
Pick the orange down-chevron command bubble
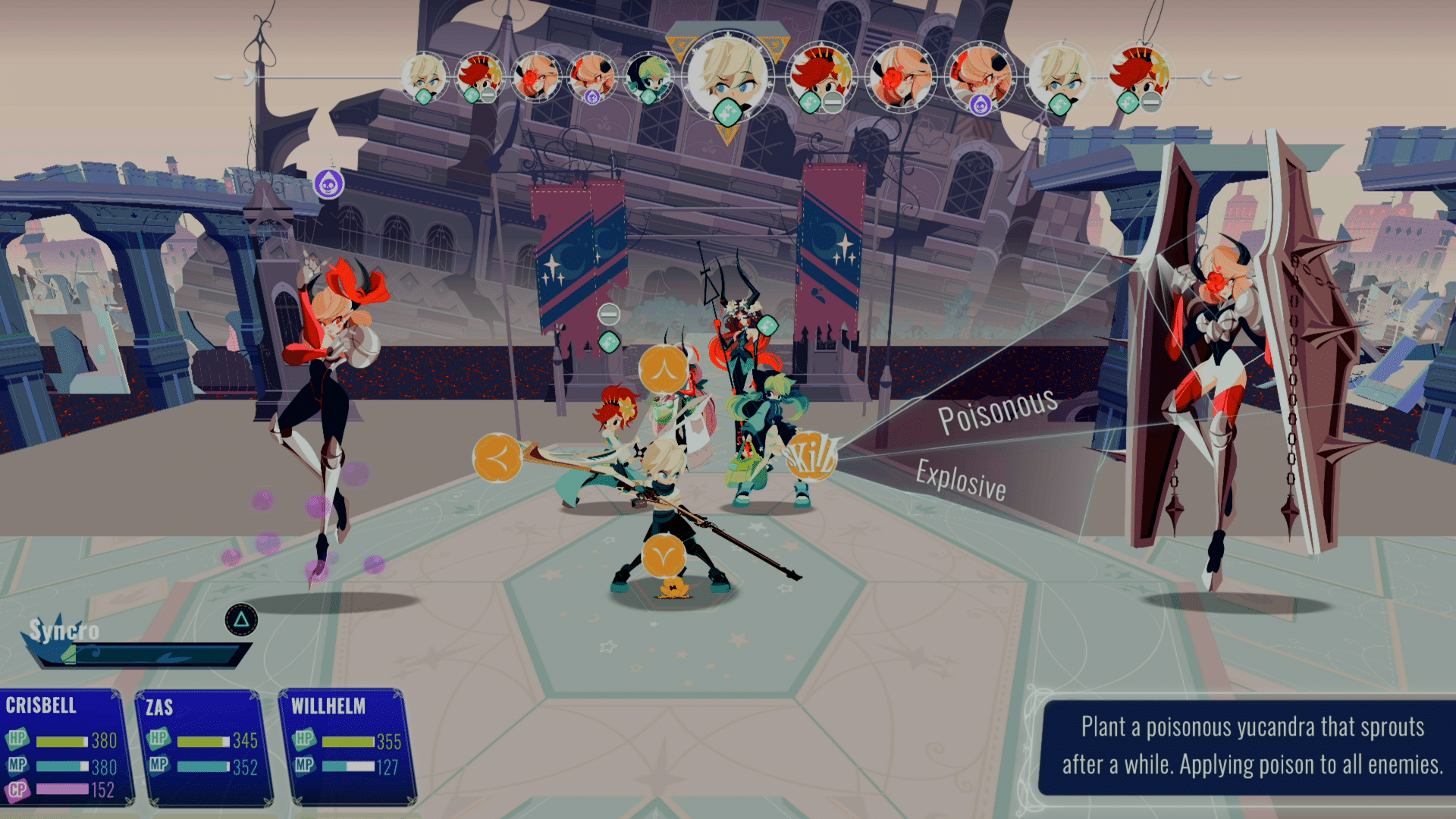point(664,558)
